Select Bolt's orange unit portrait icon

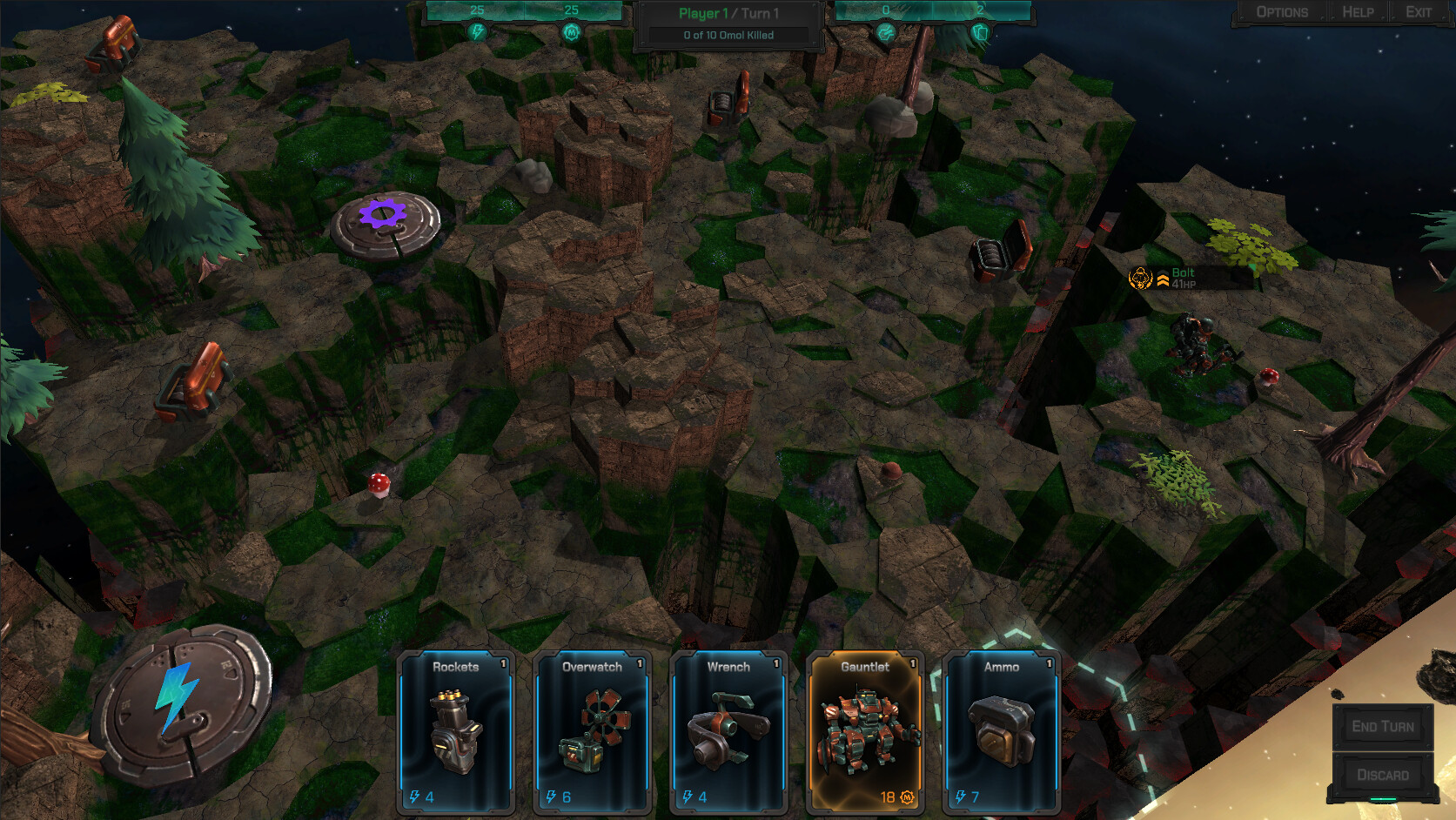click(1138, 279)
